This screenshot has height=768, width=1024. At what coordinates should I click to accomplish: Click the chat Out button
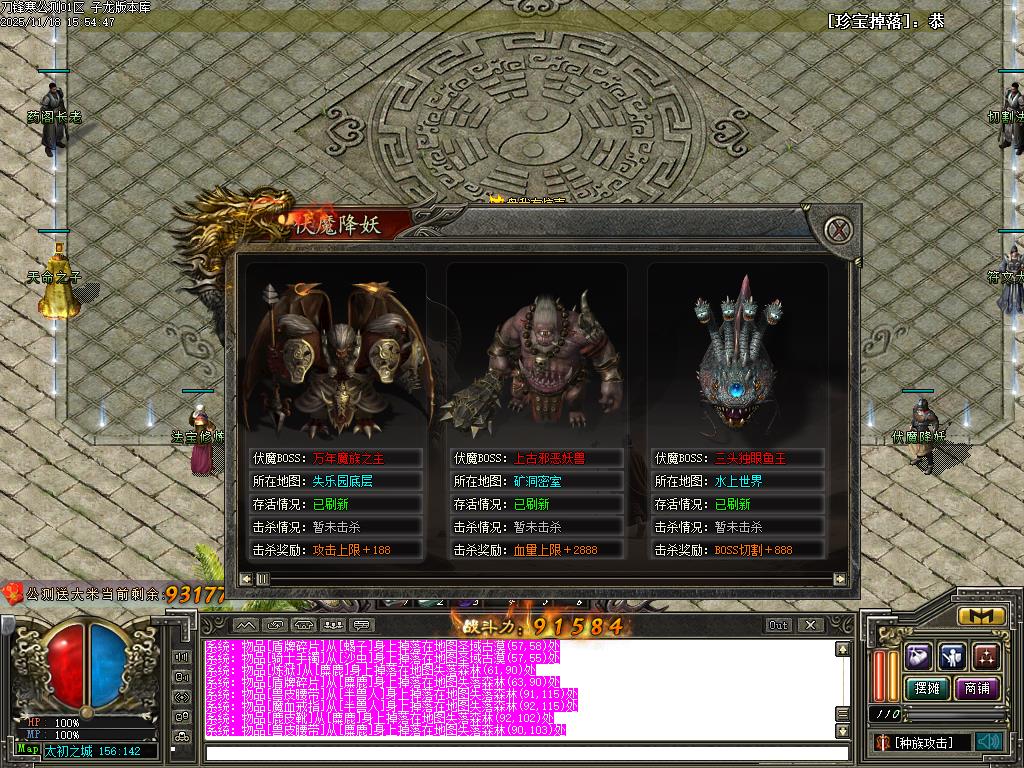click(779, 625)
